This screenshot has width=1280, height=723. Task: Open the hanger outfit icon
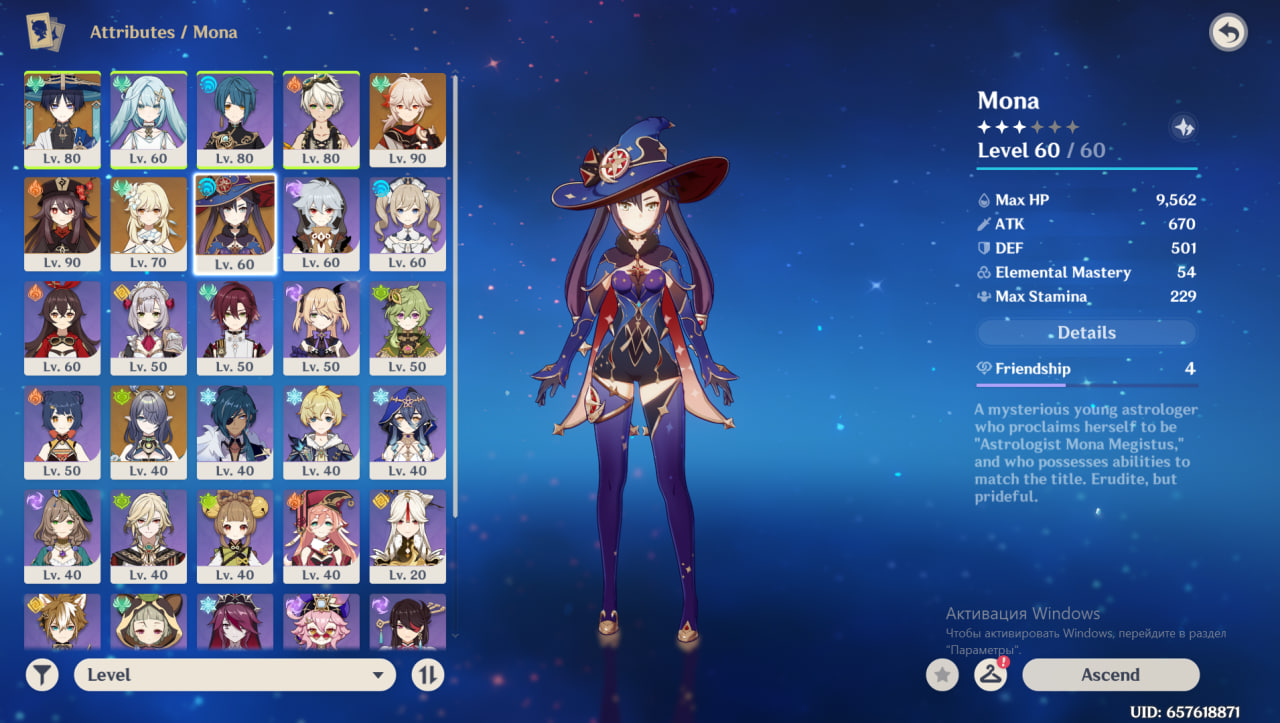pyautogui.click(x=990, y=675)
